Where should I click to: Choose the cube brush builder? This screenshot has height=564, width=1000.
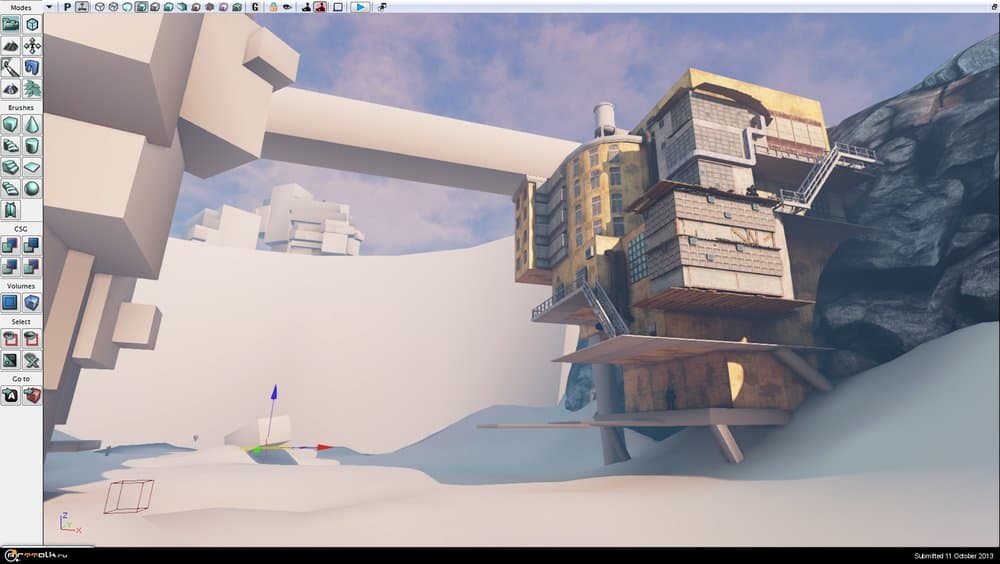[11, 124]
